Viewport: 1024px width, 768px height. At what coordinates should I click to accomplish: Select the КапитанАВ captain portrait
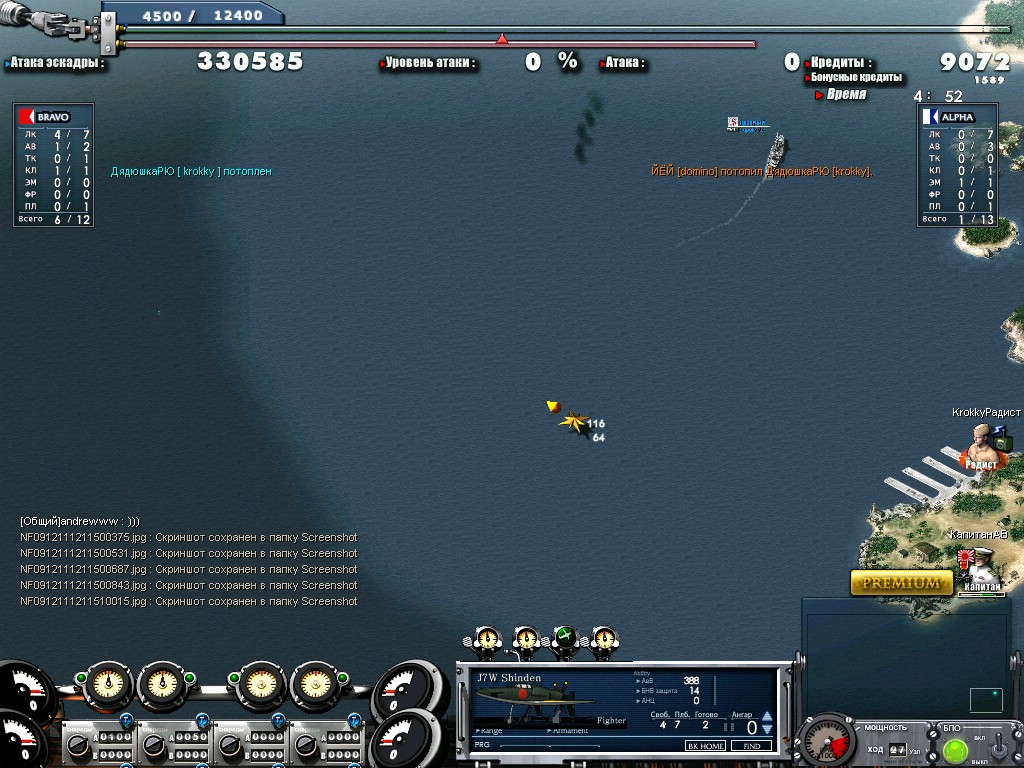tap(976, 567)
